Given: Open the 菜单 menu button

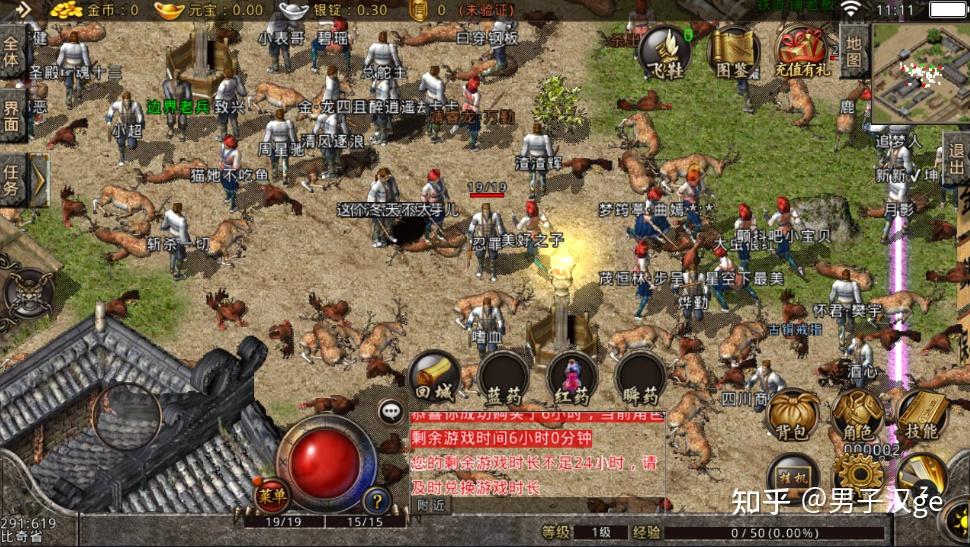Looking at the screenshot, I should tap(272, 492).
